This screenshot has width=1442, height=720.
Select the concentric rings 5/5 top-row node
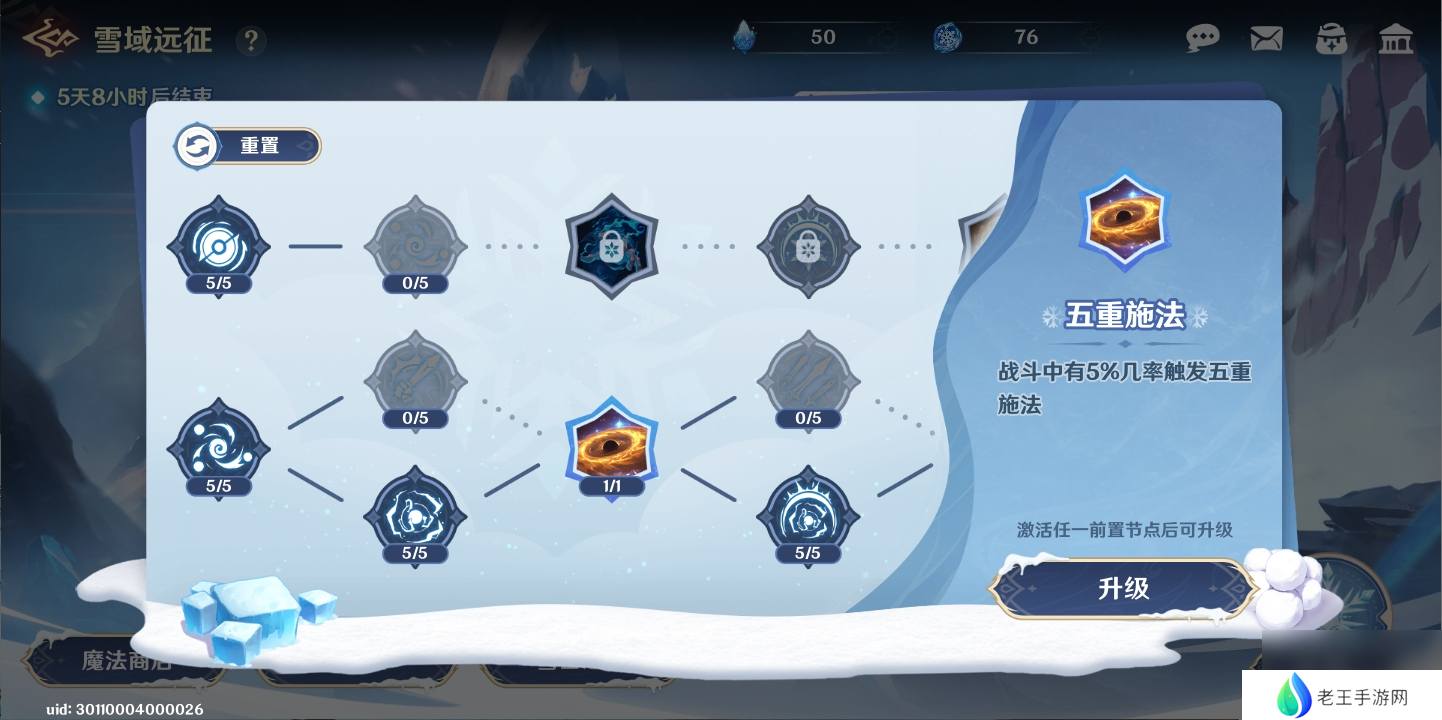coord(218,245)
